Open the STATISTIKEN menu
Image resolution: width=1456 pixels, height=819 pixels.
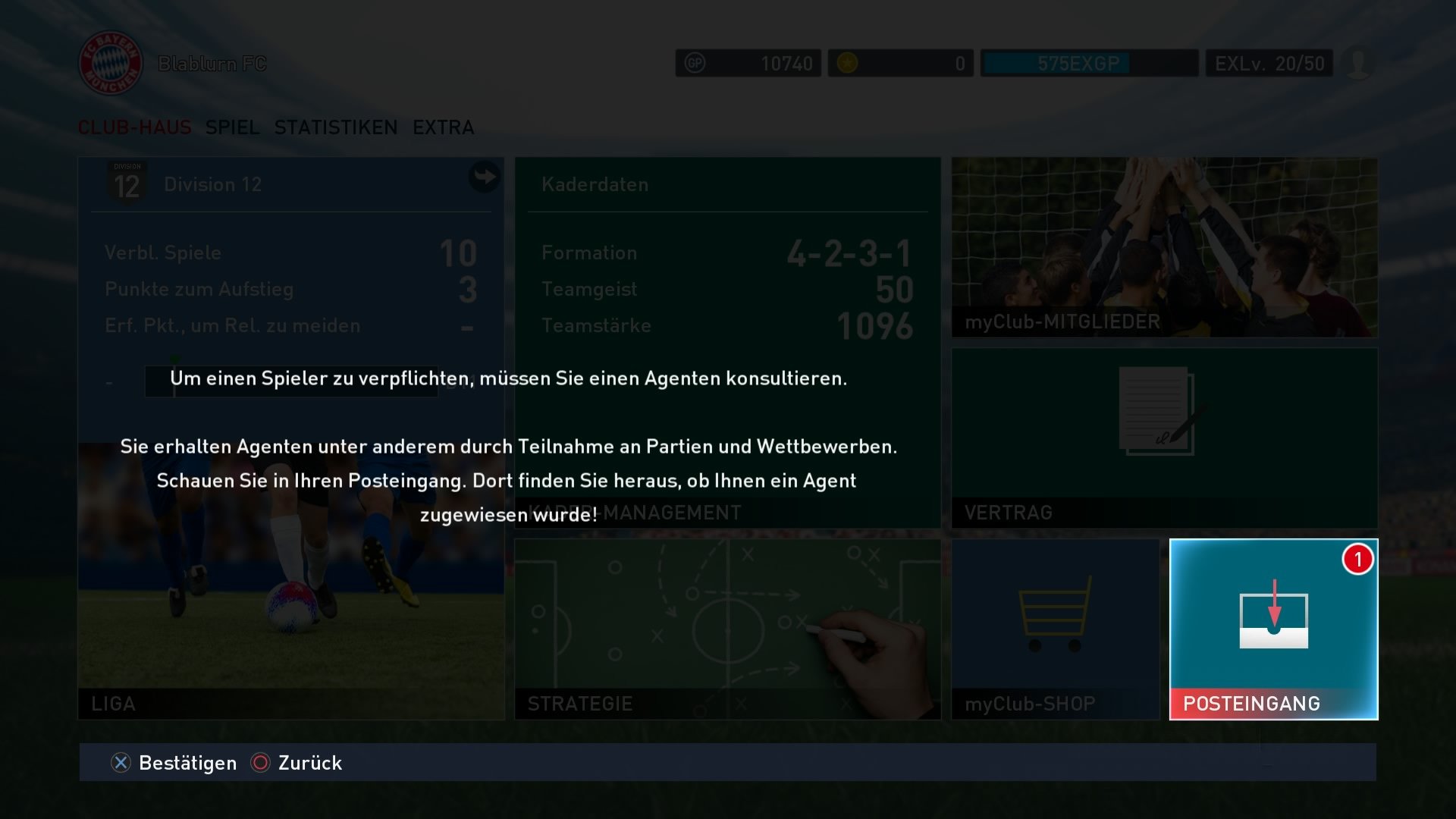point(336,127)
